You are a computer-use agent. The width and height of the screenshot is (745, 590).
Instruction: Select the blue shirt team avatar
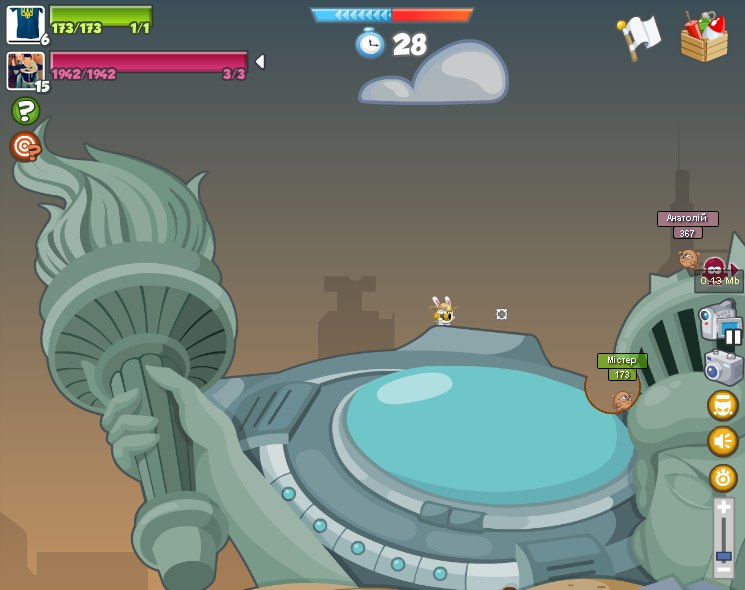24,23
